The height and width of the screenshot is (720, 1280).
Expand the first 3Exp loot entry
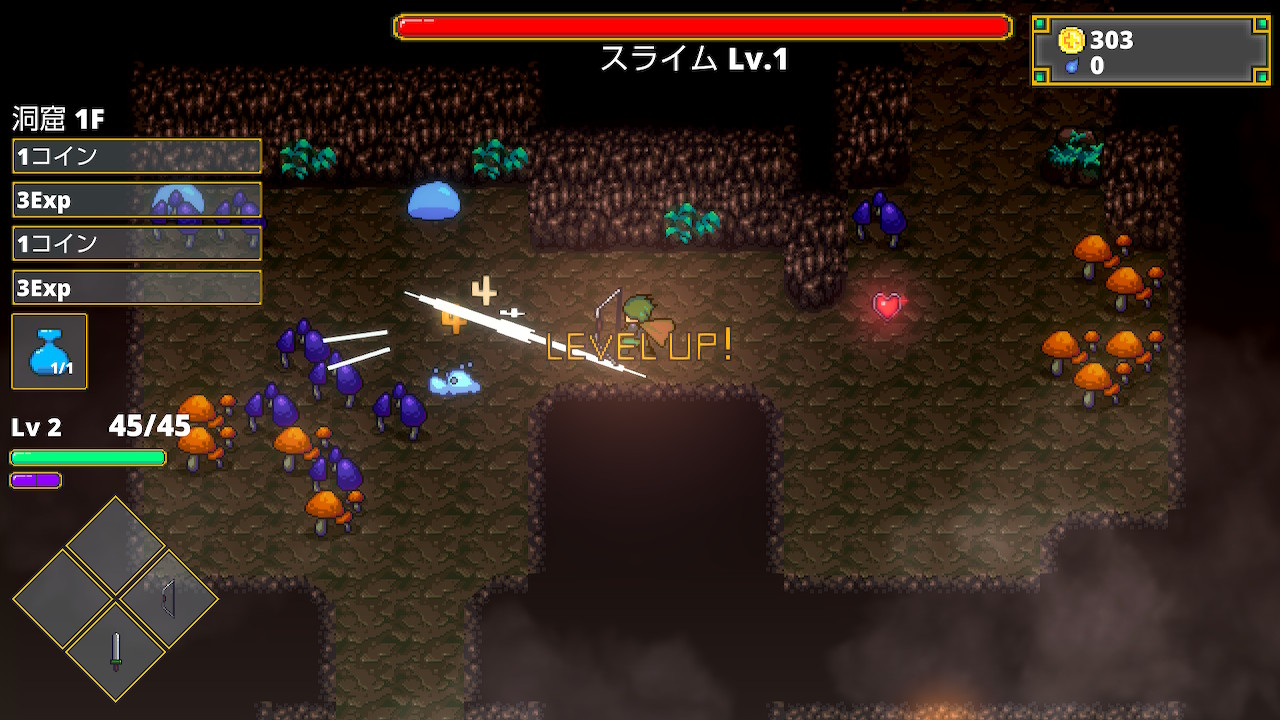tap(136, 199)
